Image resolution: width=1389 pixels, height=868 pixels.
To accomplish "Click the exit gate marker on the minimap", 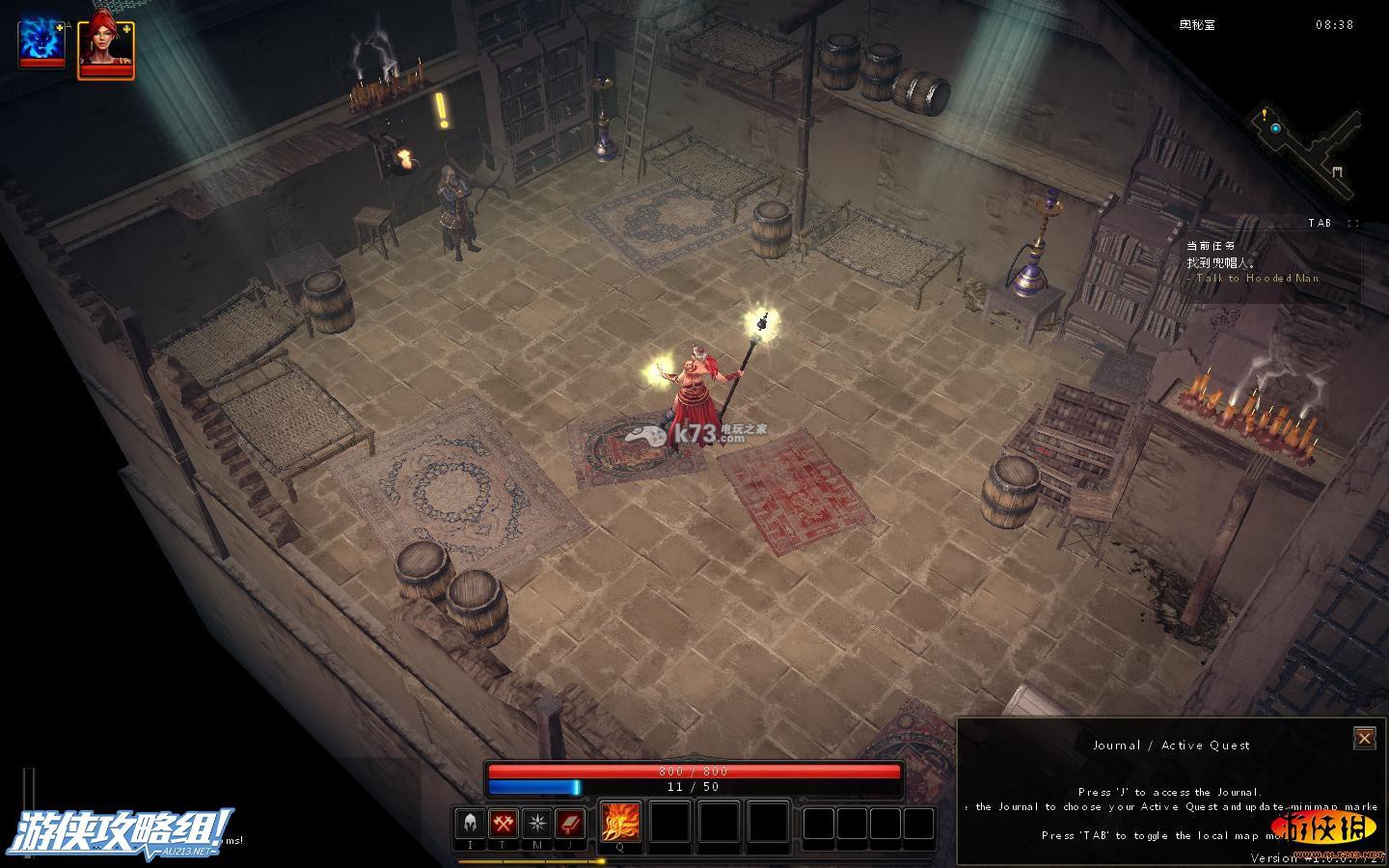I will (x=1338, y=173).
